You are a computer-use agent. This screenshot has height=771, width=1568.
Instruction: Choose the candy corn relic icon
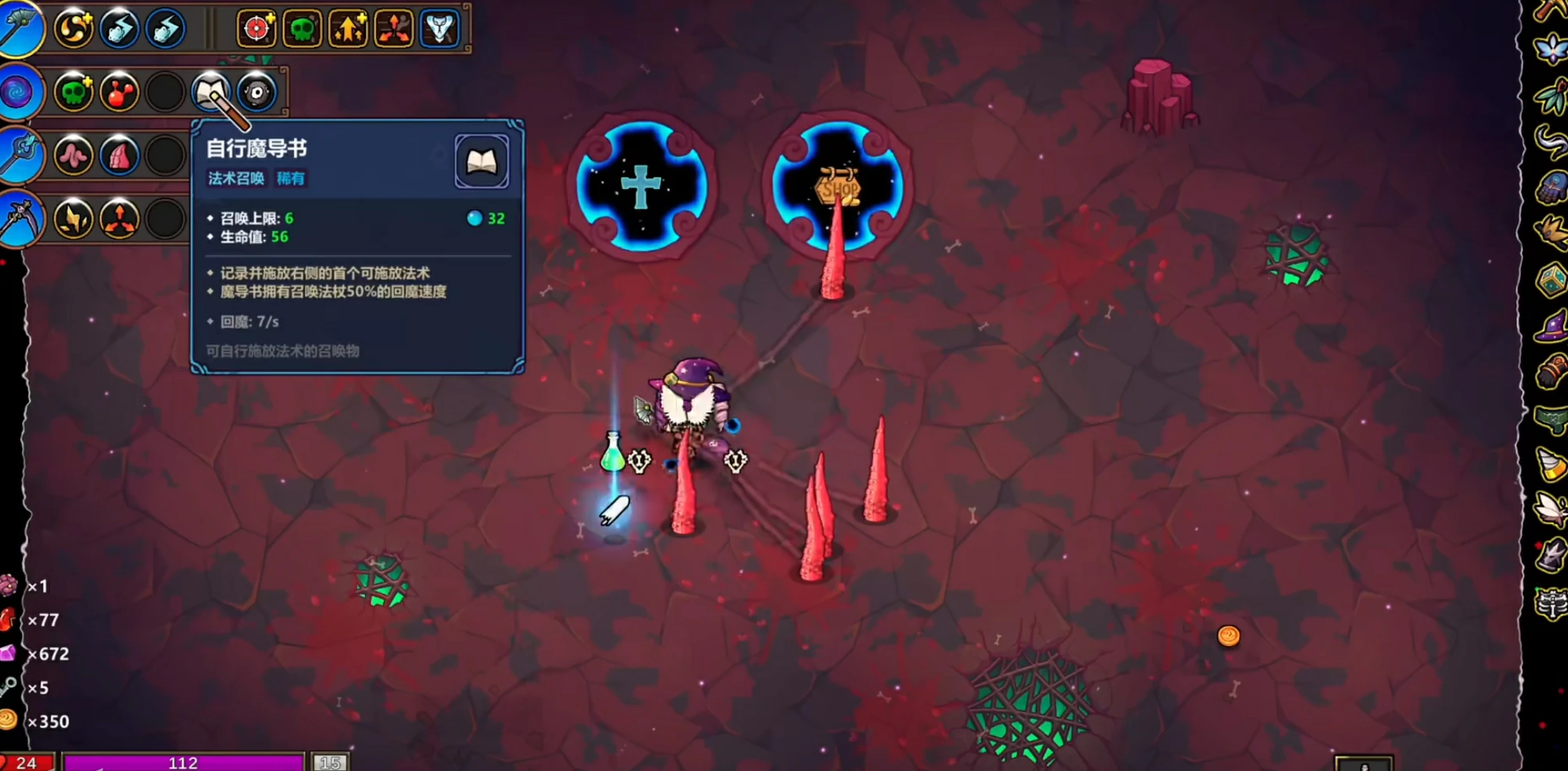point(1551,464)
